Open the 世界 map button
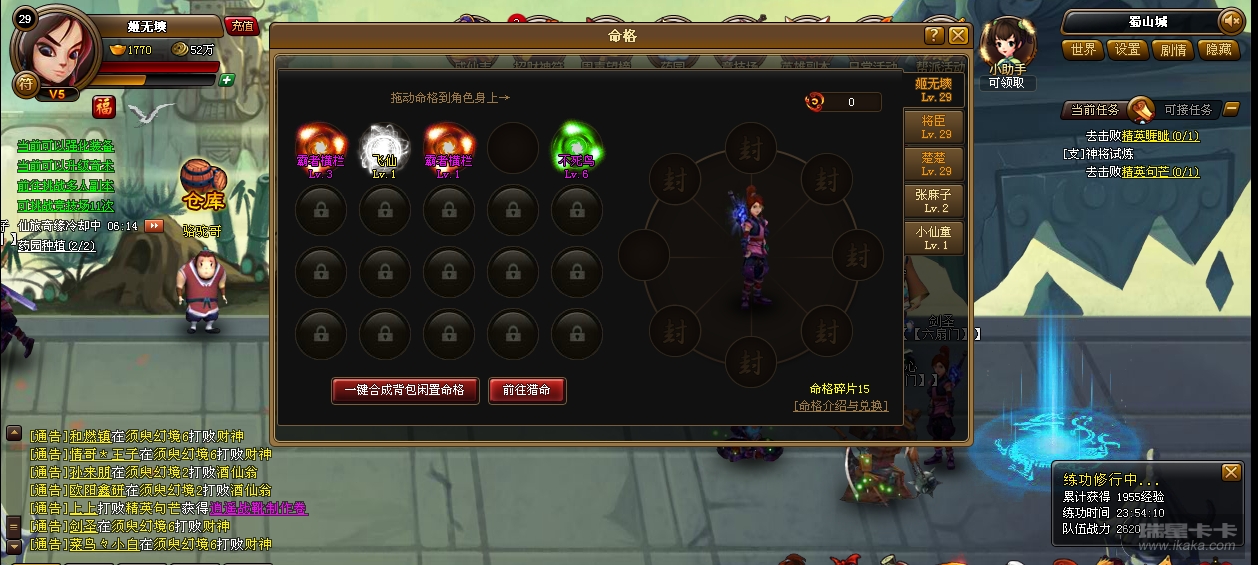Viewport: 1258px width, 565px height. point(1083,49)
